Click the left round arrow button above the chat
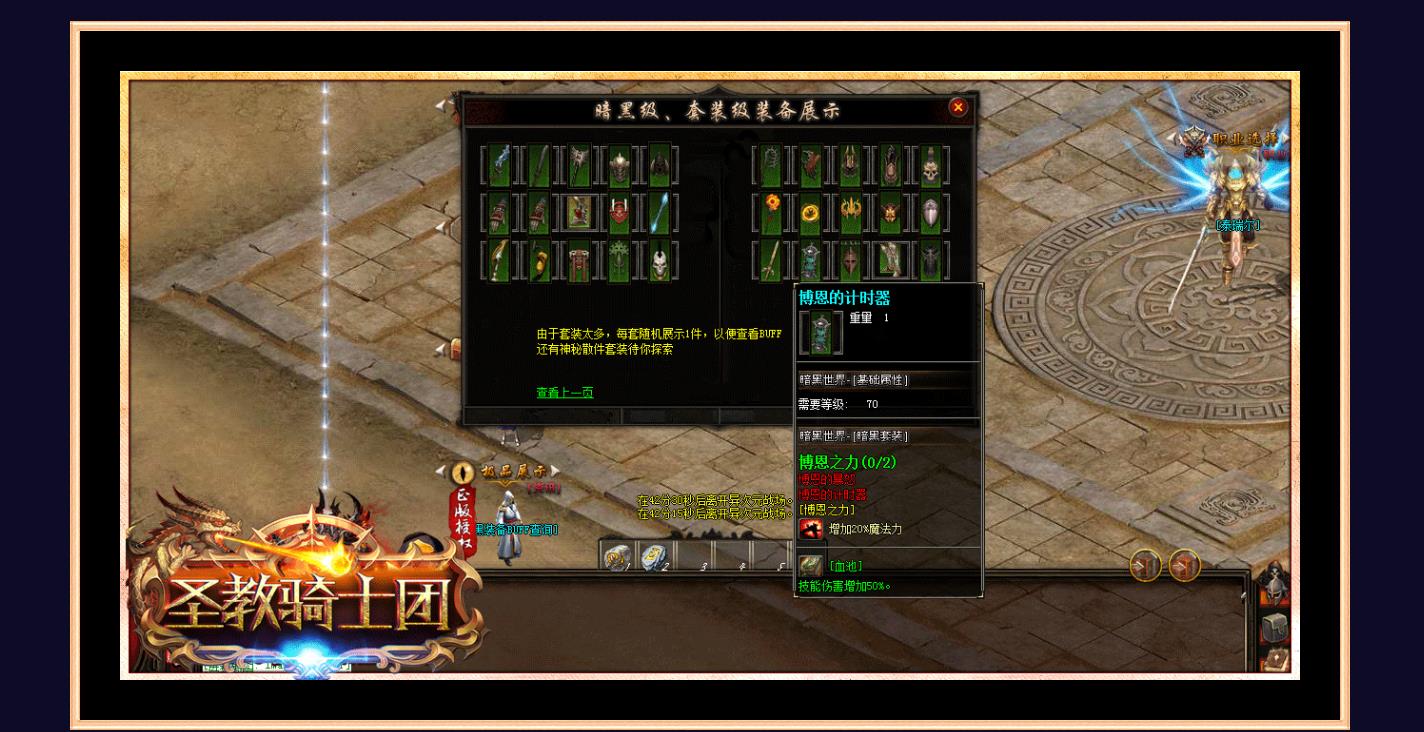The width and height of the screenshot is (1424, 732). pyautogui.click(x=1146, y=566)
